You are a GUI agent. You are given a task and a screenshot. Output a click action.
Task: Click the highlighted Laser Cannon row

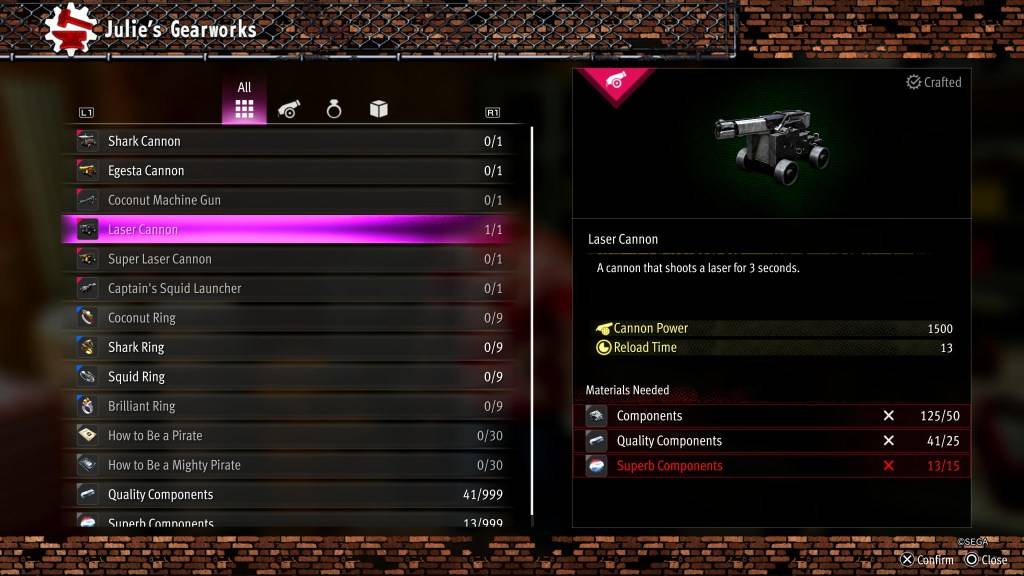pyautogui.click(x=290, y=230)
